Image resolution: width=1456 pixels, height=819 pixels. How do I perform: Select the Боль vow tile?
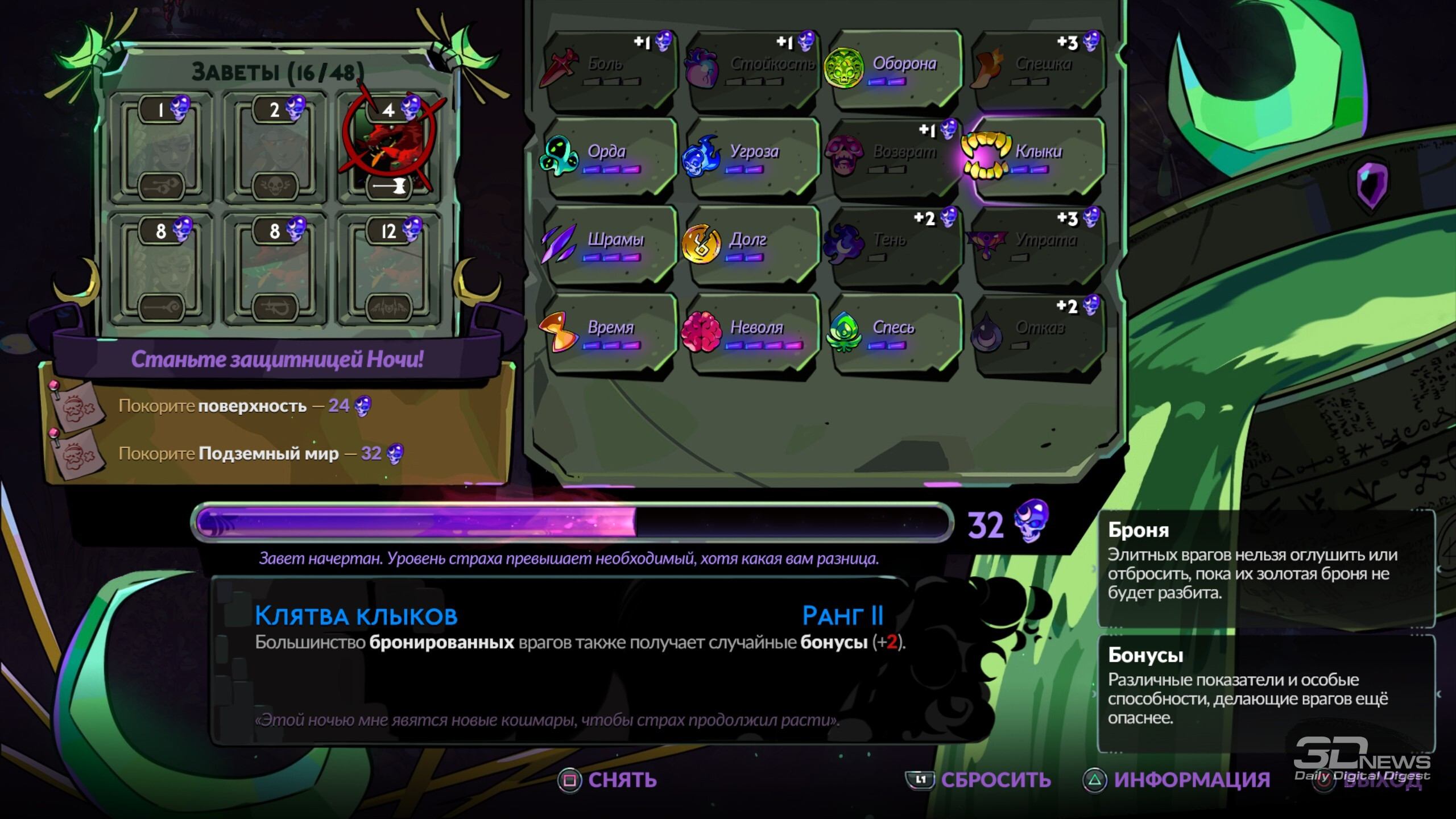pos(609,69)
